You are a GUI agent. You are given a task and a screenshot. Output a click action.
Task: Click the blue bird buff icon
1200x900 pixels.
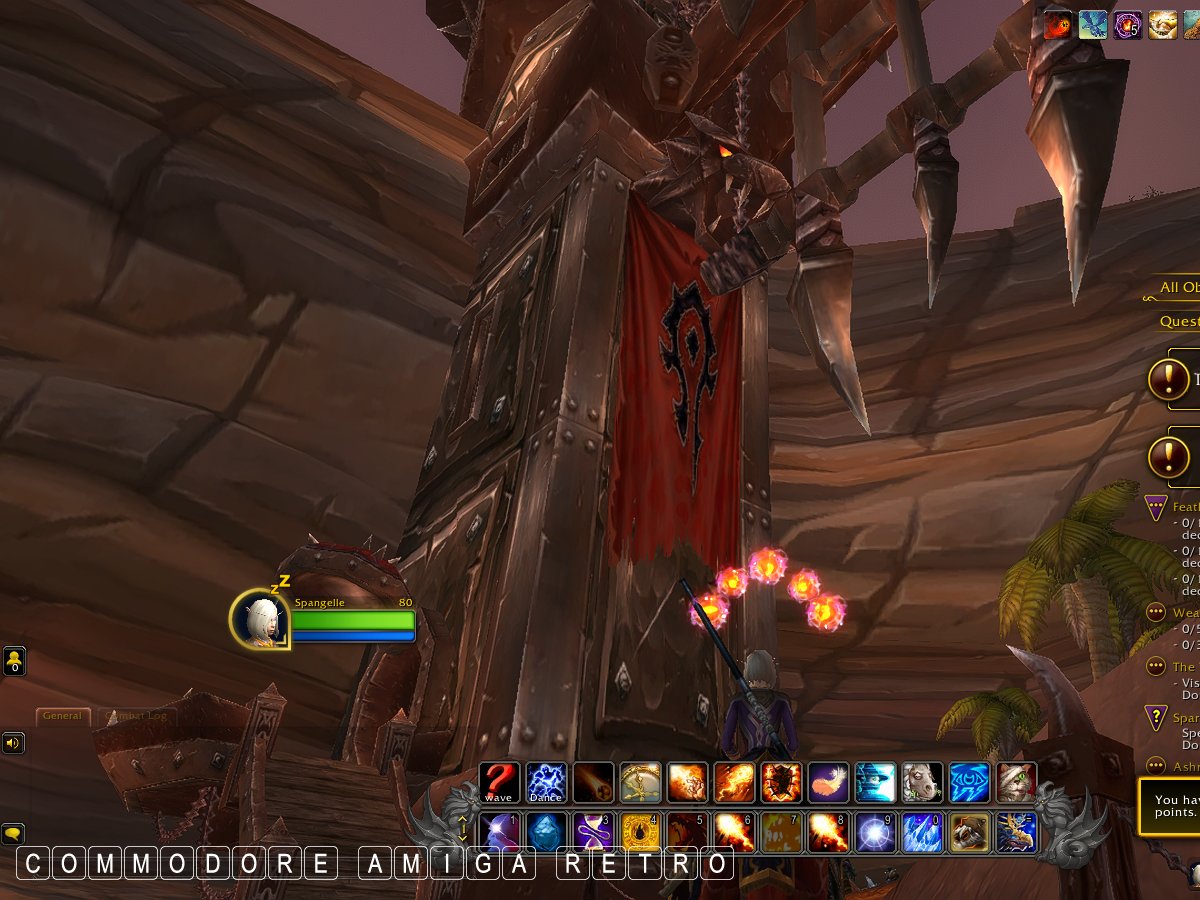tap(1093, 24)
